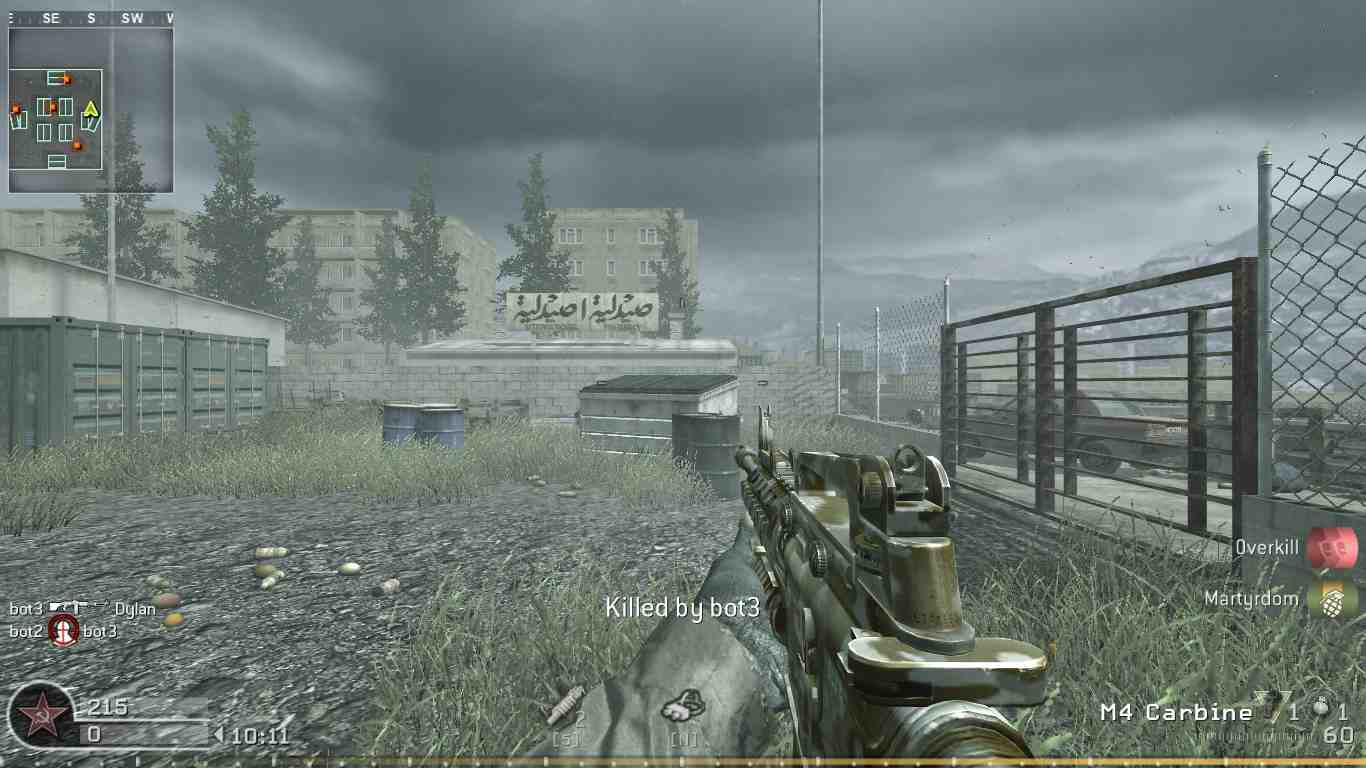
Task: Select the Overkill perk icon
Action: point(1334,548)
